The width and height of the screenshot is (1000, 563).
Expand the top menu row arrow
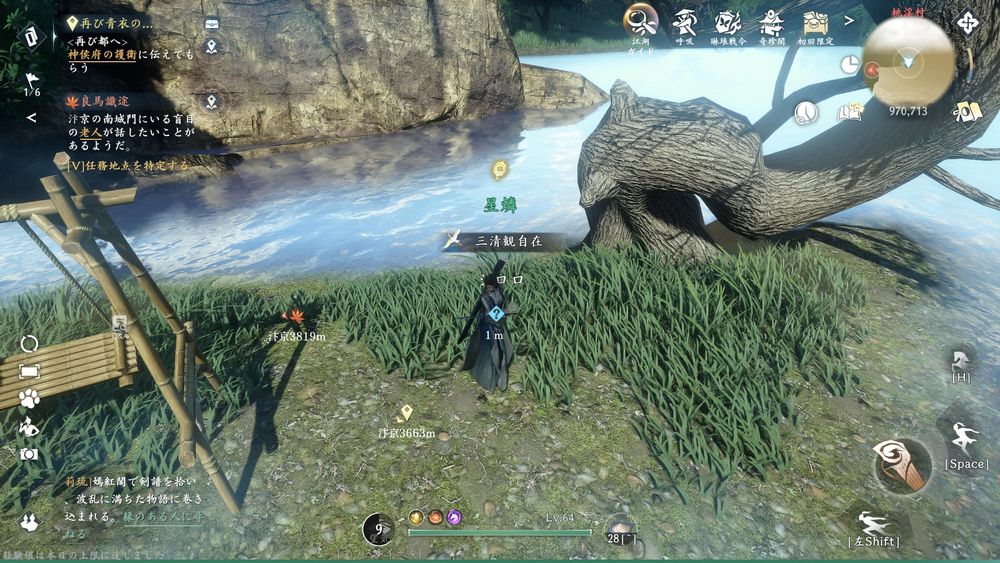tap(849, 20)
